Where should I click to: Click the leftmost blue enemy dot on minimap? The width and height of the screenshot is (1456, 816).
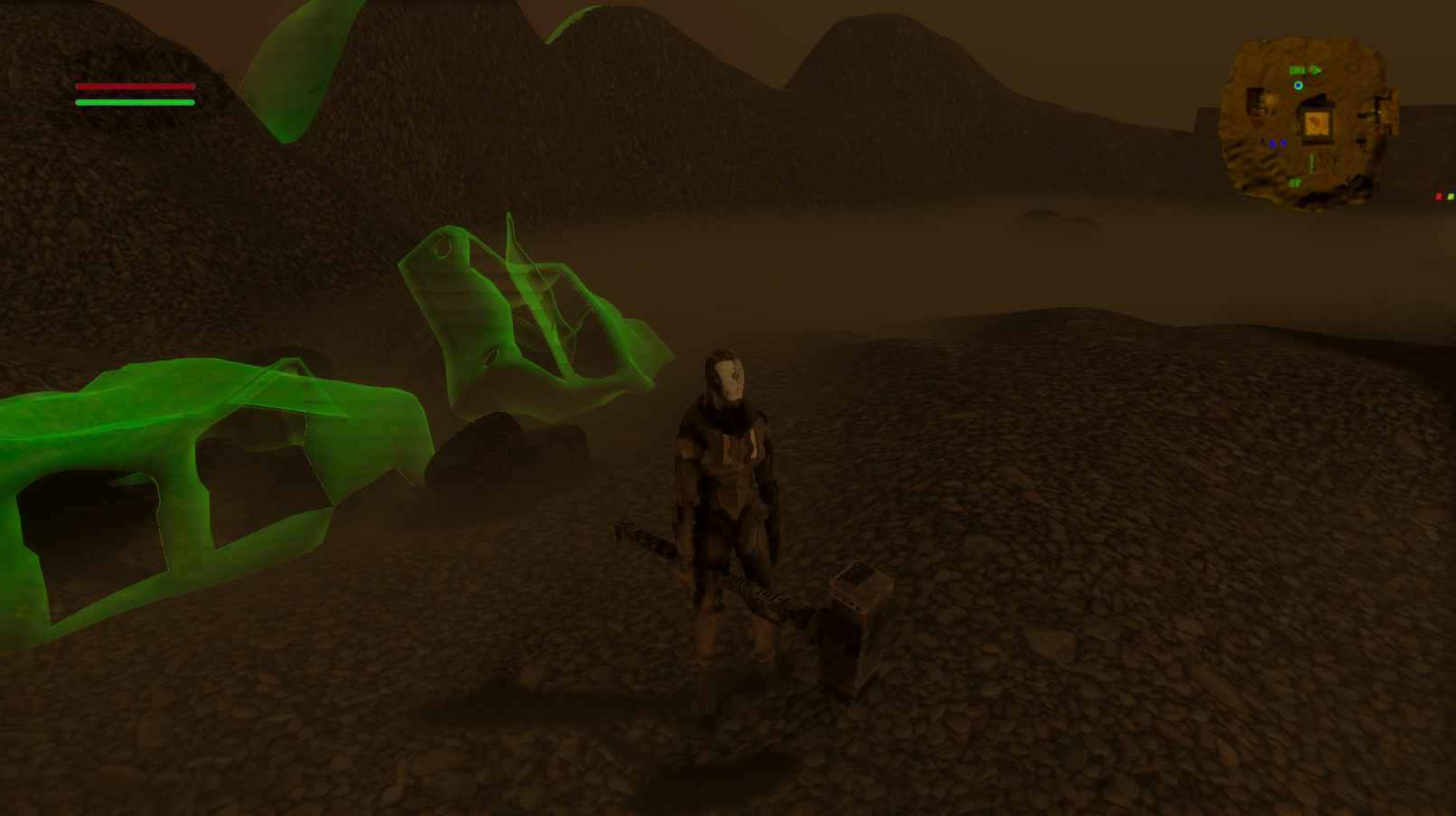coord(1272,144)
